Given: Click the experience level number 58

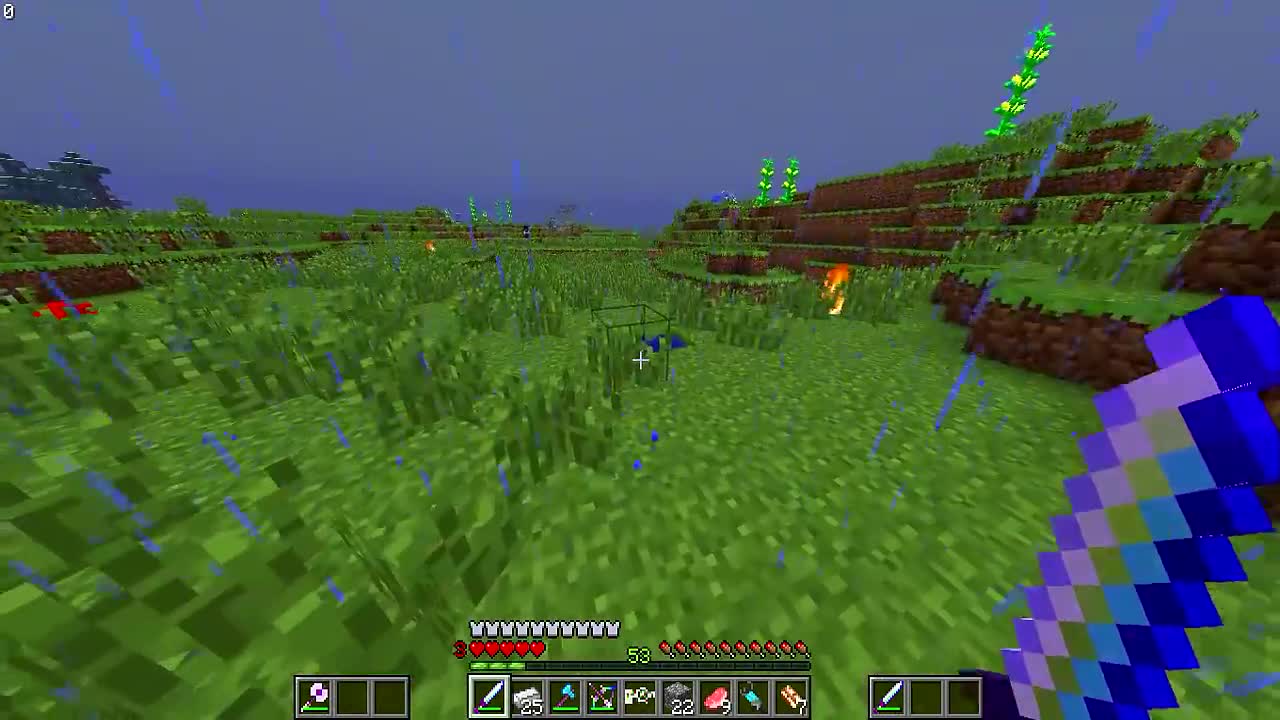Looking at the screenshot, I should 637,657.
